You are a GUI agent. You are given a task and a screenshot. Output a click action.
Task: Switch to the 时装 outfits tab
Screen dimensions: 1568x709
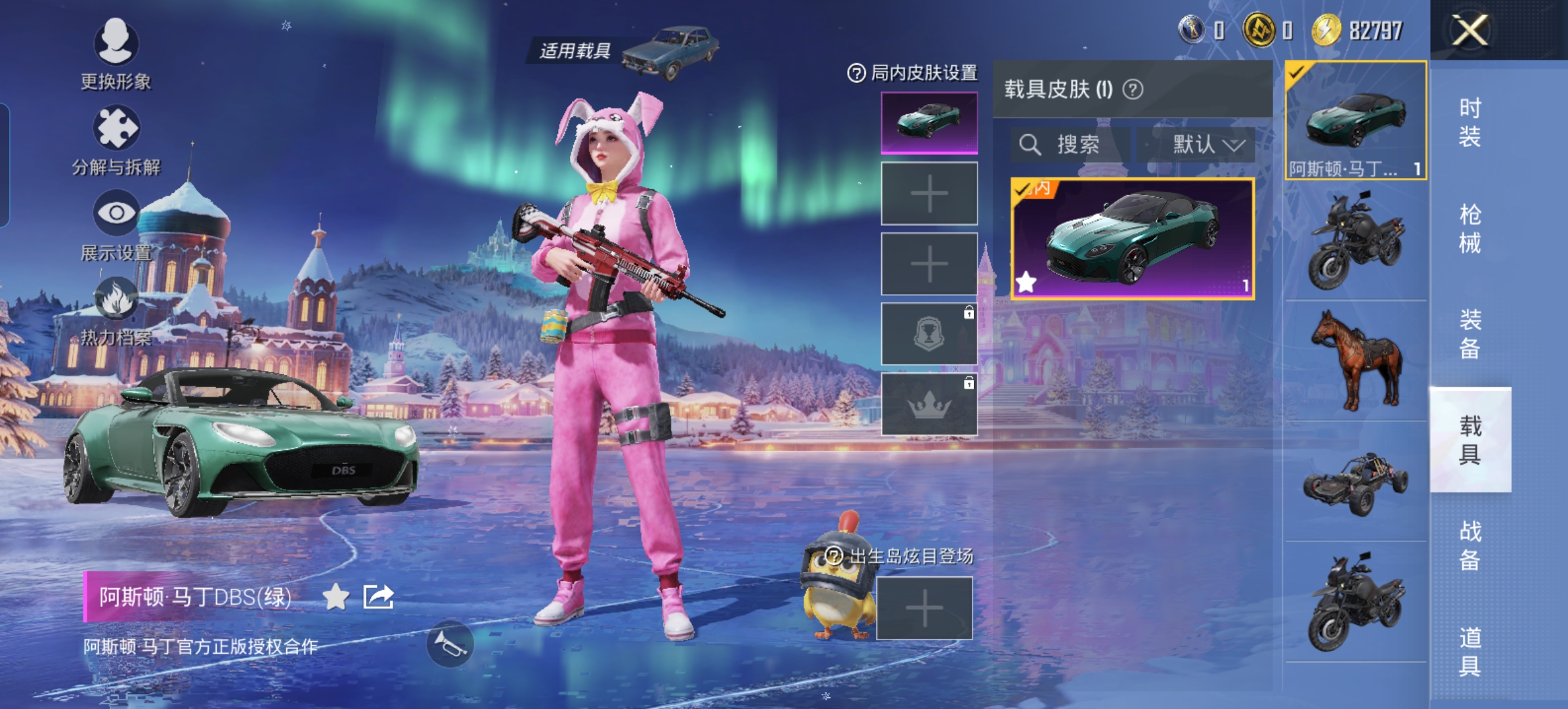(x=1470, y=122)
